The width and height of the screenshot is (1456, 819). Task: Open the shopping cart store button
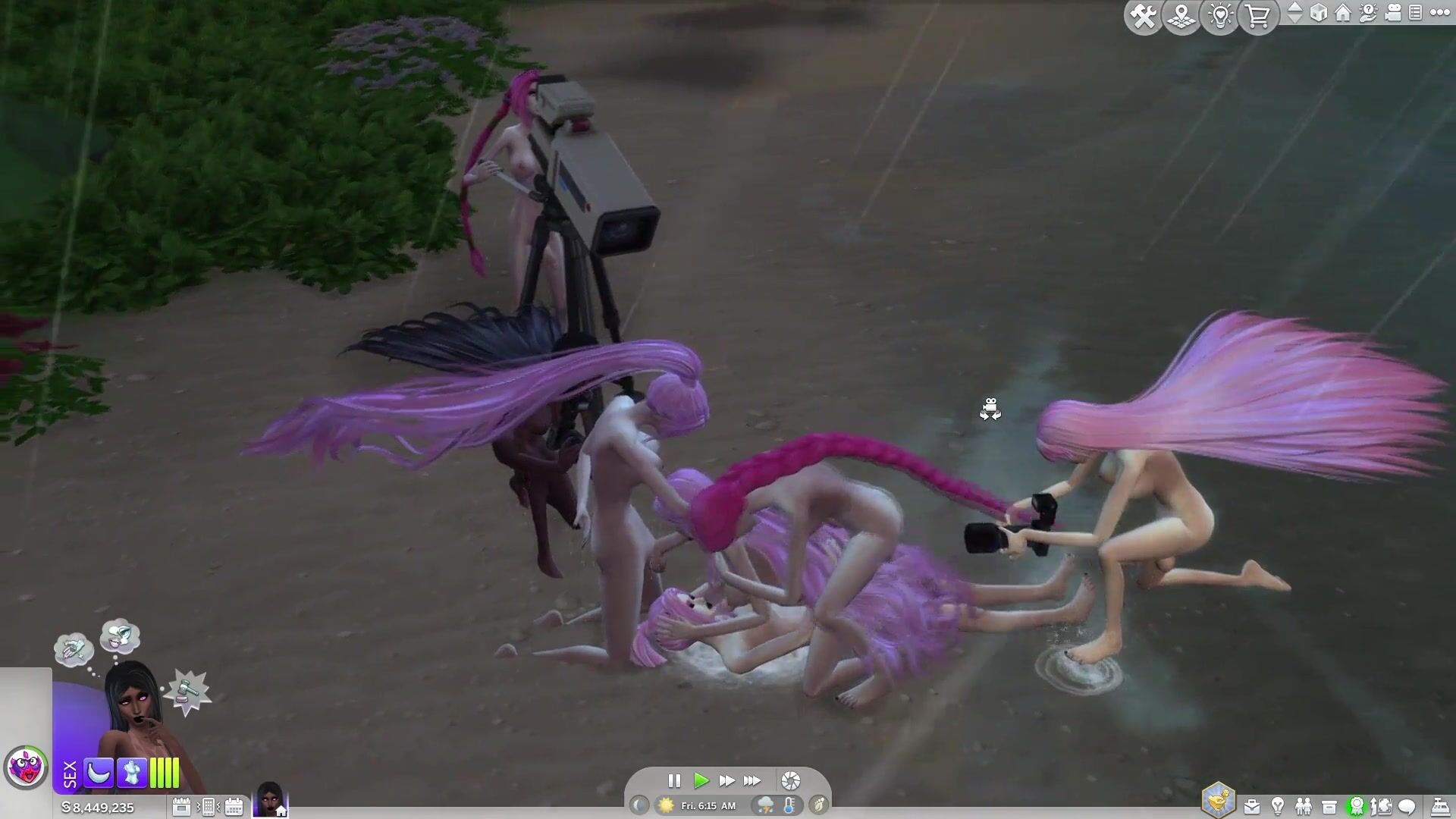pyautogui.click(x=1258, y=16)
